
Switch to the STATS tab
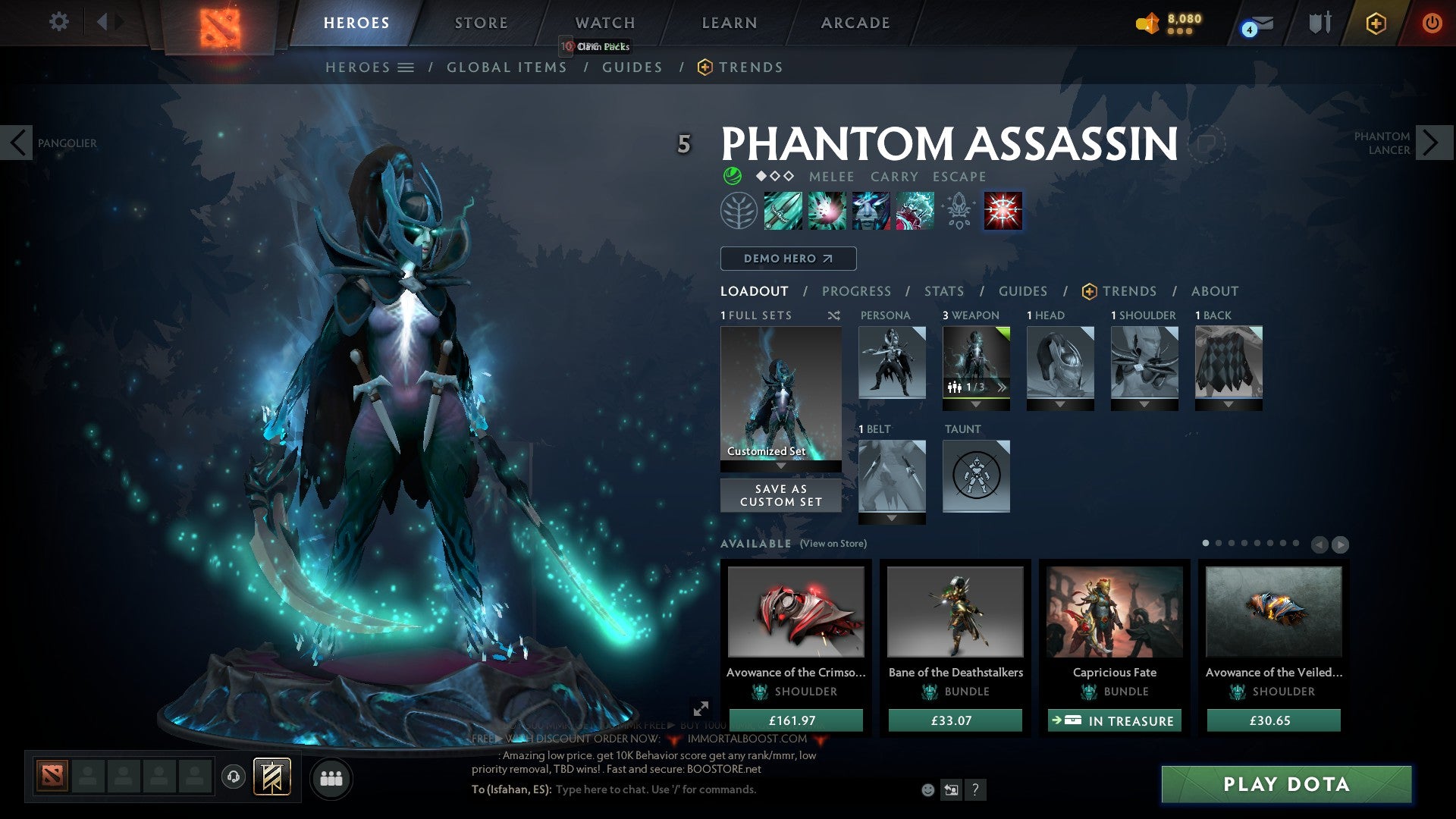coord(943,291)
